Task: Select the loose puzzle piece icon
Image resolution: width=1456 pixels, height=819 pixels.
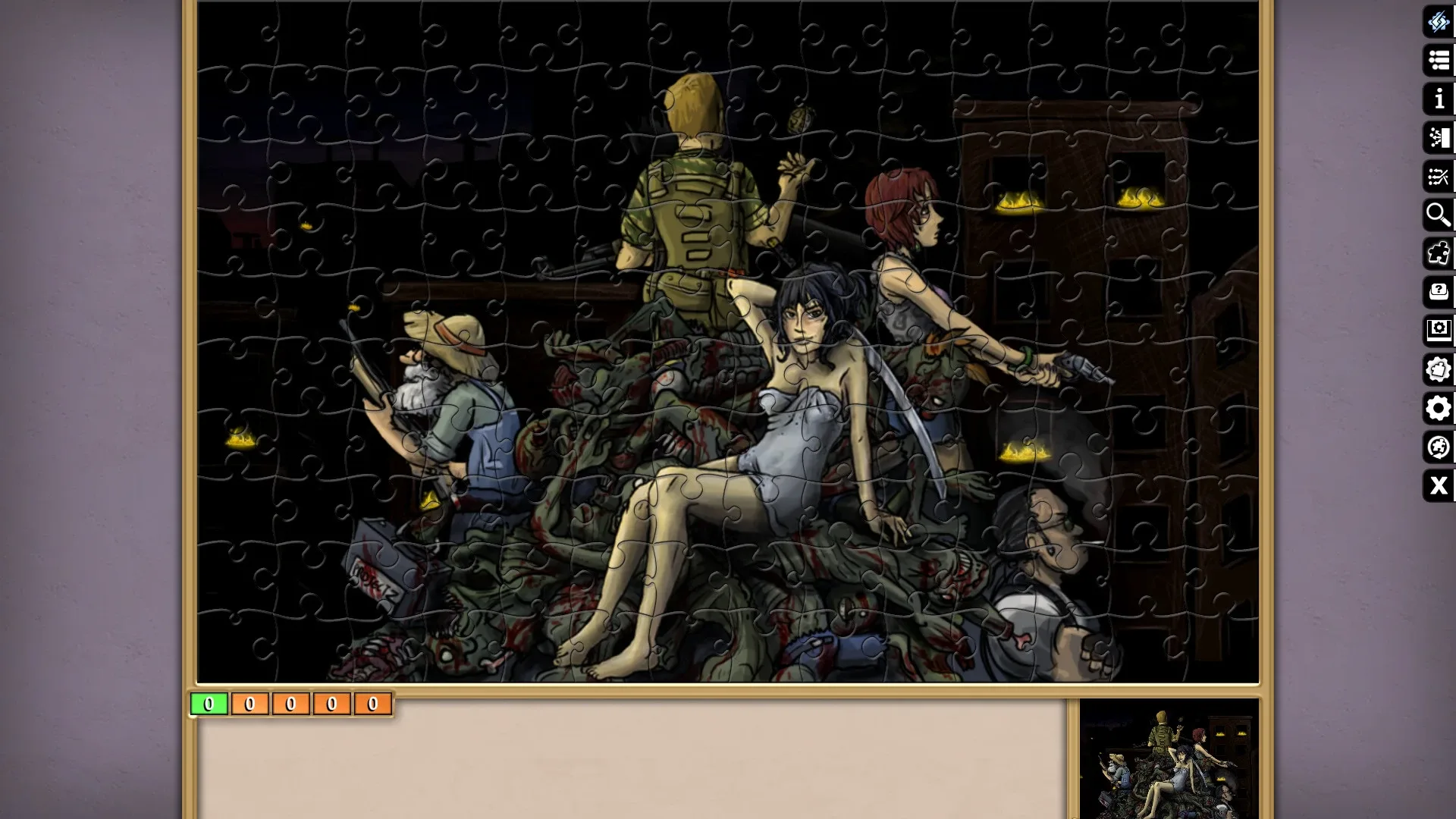Action: coord(1438,255)
